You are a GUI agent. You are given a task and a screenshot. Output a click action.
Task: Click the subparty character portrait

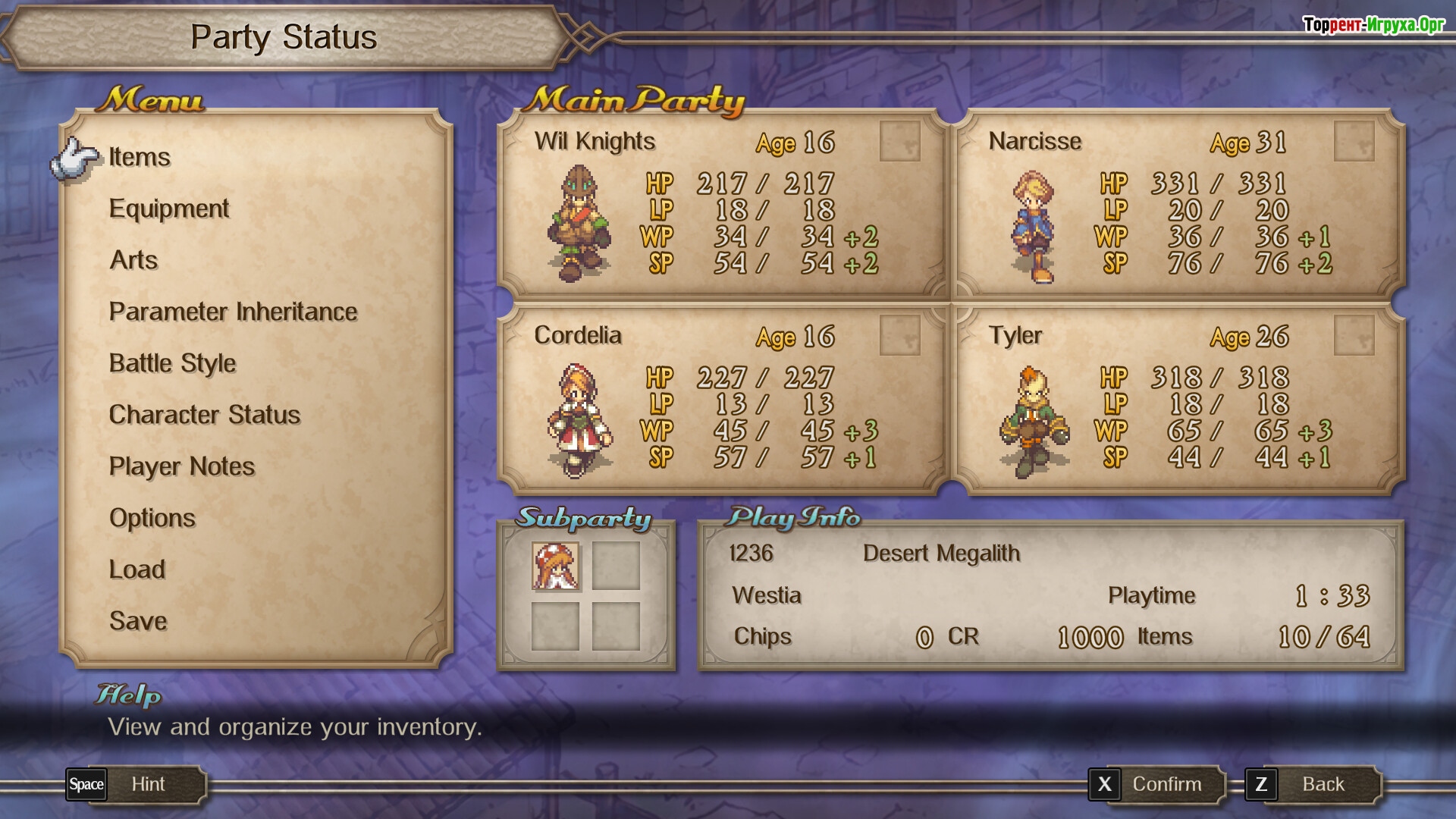[x=555, y=566]
